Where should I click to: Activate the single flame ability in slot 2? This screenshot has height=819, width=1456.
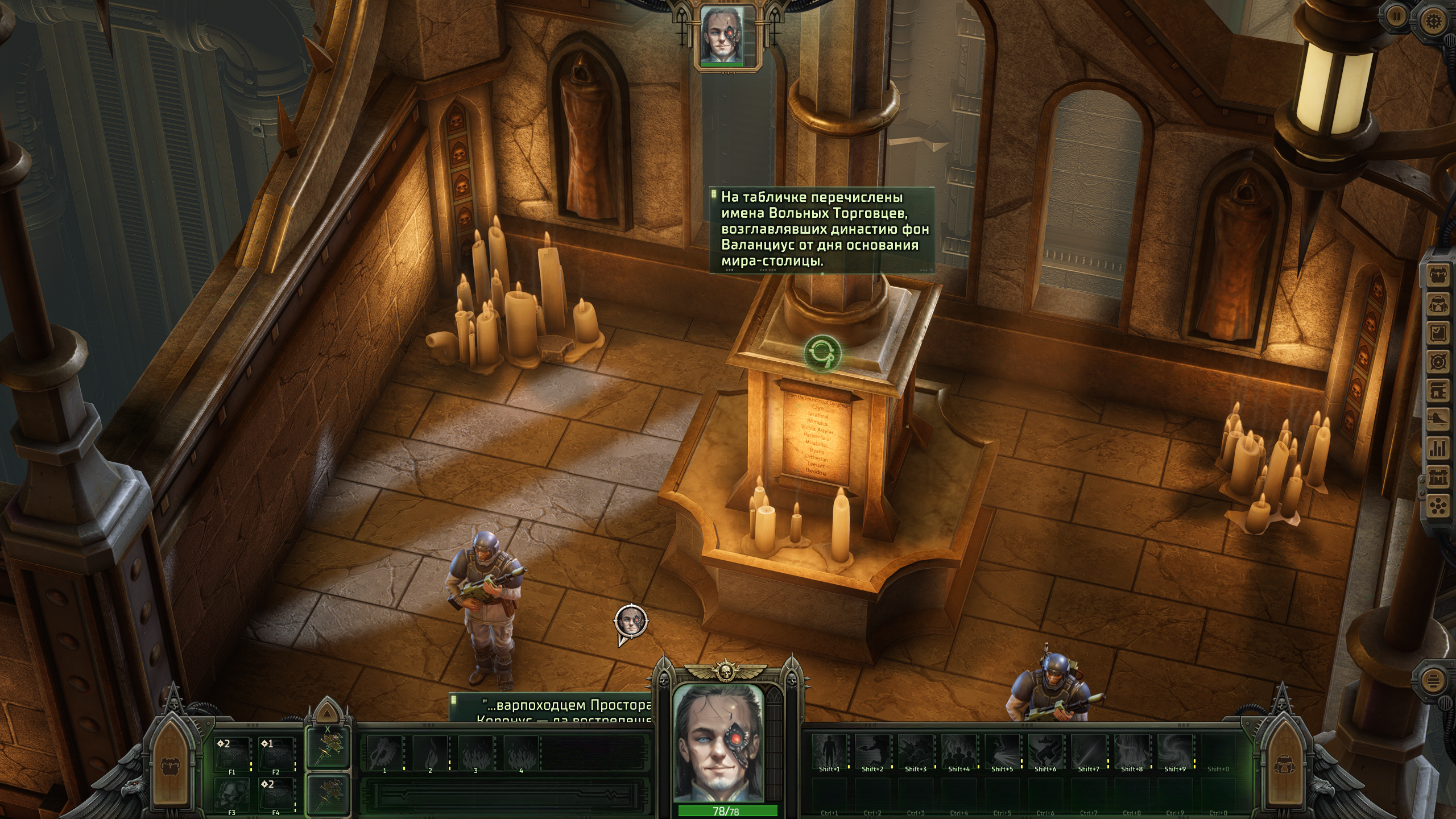pyautogui.click(x=430, y=752)
